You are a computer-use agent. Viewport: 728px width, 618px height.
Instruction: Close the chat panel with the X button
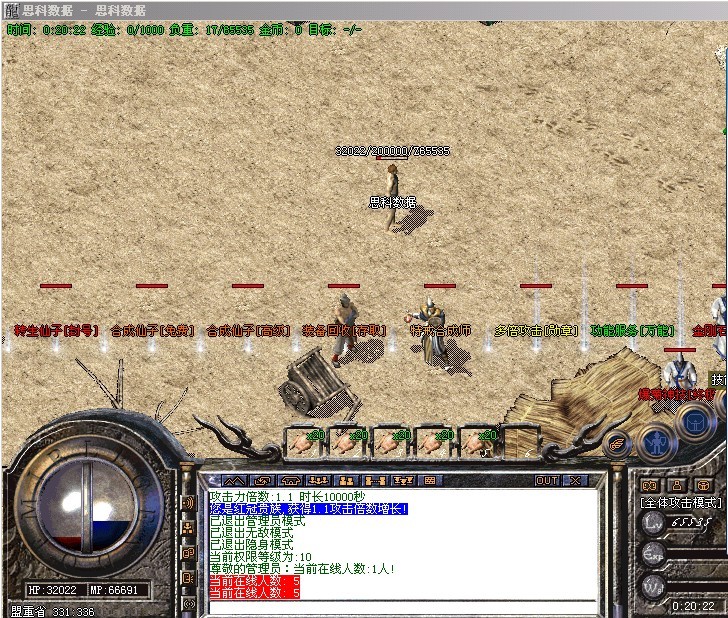pyautogui.click(x=576, y=481)
